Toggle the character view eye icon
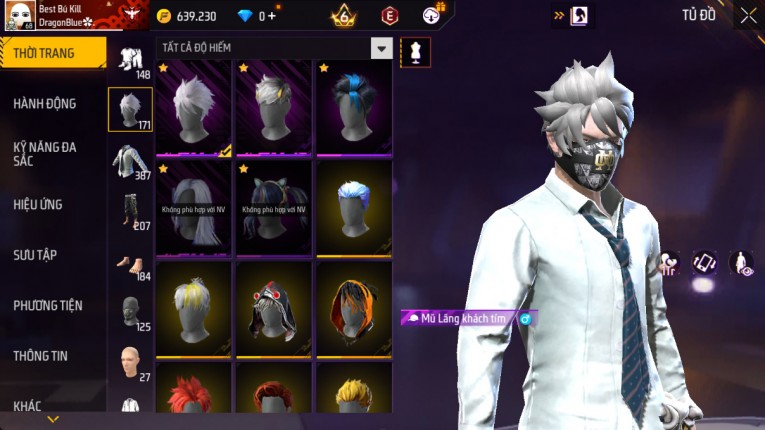Screen dimensions: 765x430 [741, 263]
